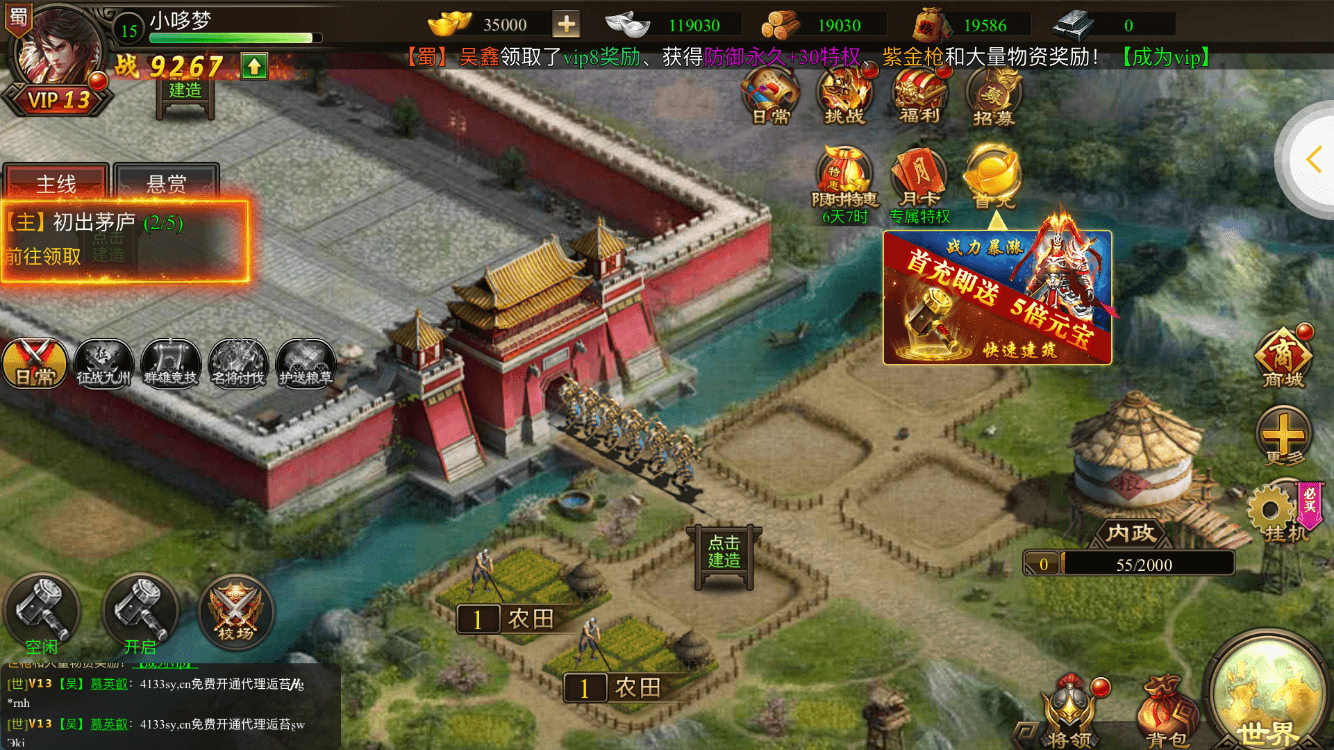Image resolution: width=1334 pixels, height=750 pixels.
Task: Open the 挑战 challenge menu
Action: coord(844,97)
